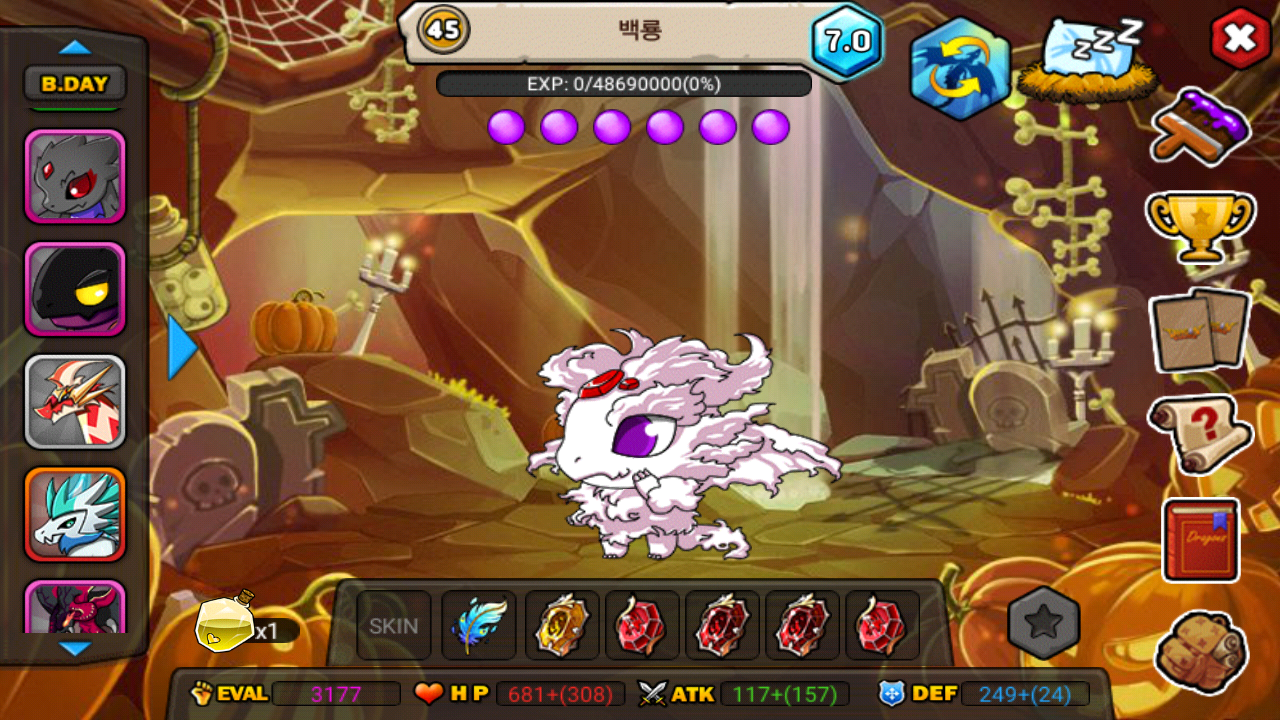Use the yellow heart potion
1280x720 pixels.
[x=225, y=625]
